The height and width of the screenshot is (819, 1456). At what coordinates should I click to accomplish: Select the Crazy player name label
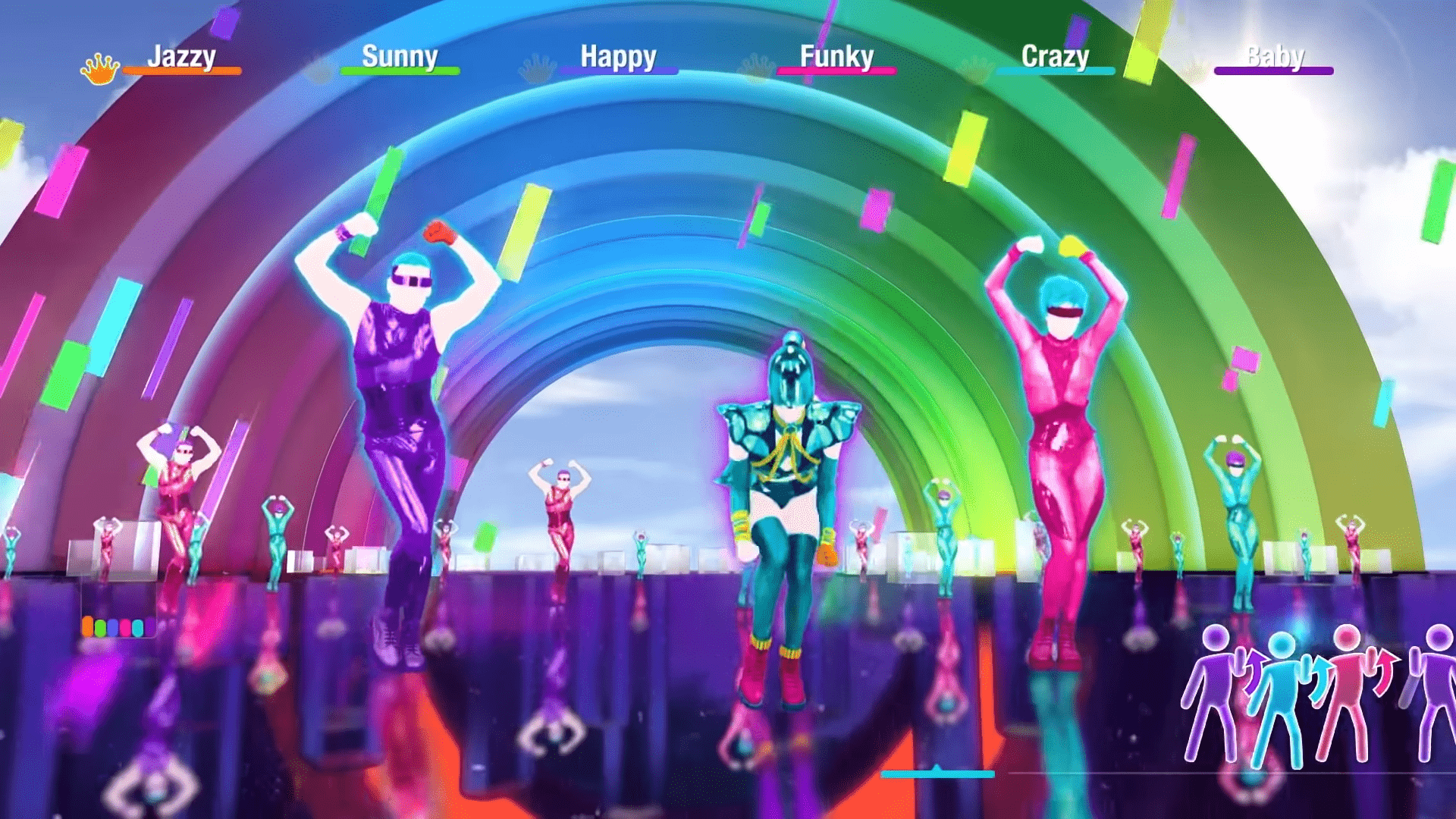(x=1056, y=55)
